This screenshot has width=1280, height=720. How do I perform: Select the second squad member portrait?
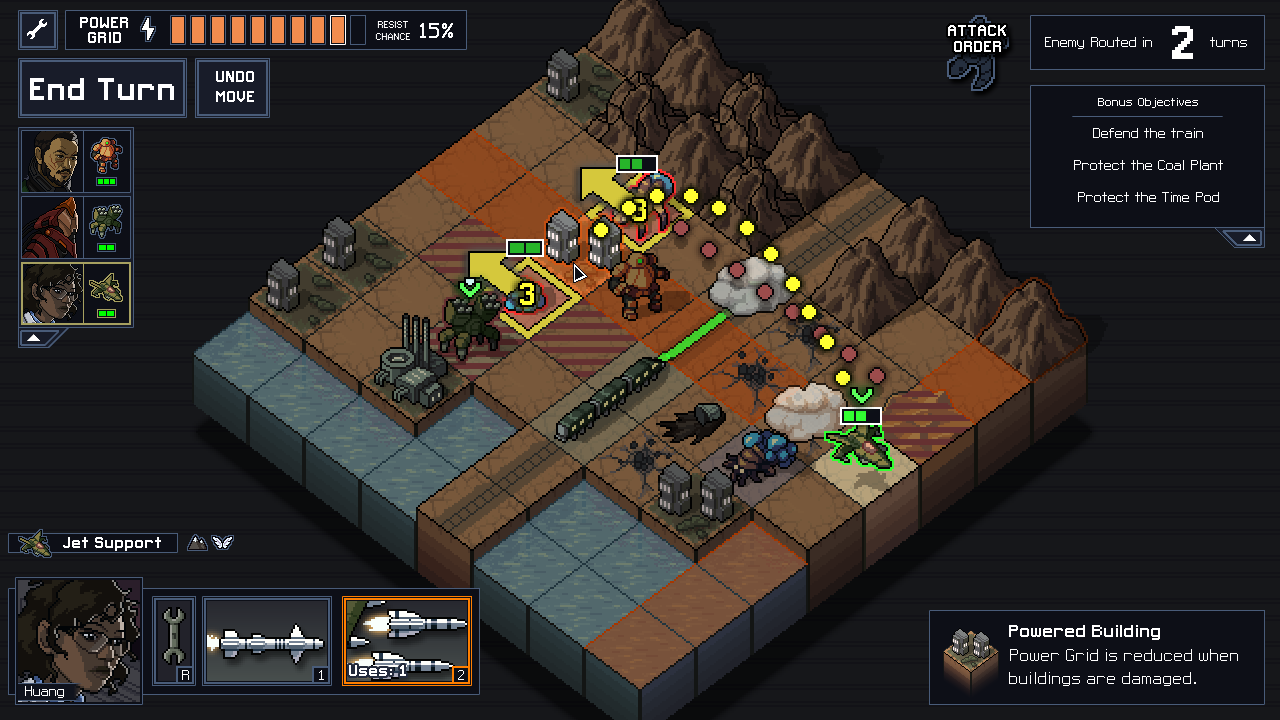coord(75,226)
